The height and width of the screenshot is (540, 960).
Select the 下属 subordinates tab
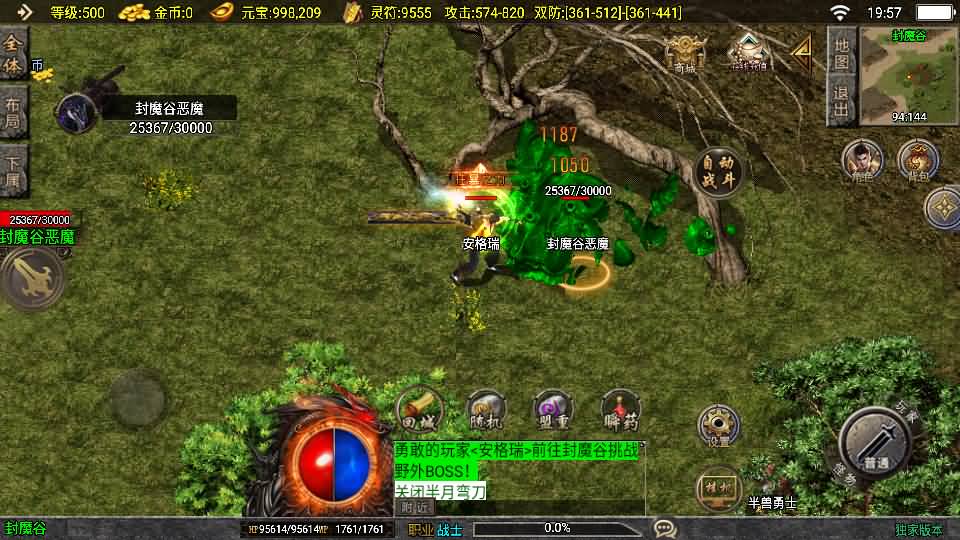point(13,170)
